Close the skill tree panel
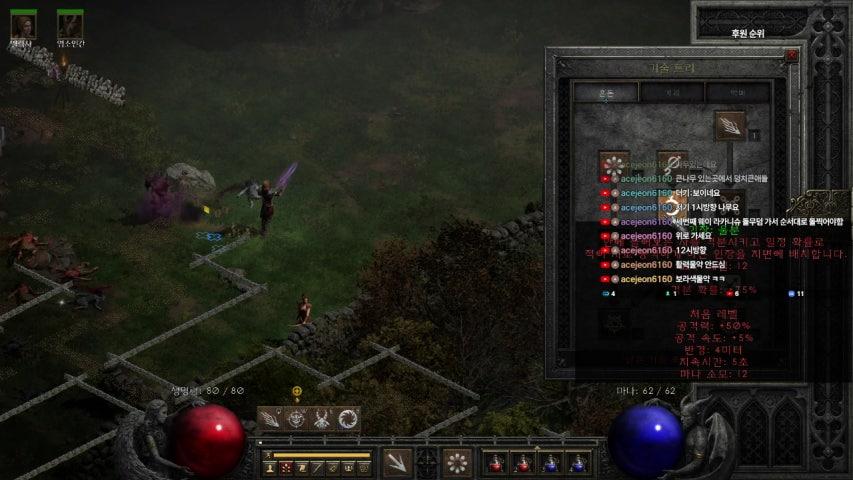 (x=792, y=55)
